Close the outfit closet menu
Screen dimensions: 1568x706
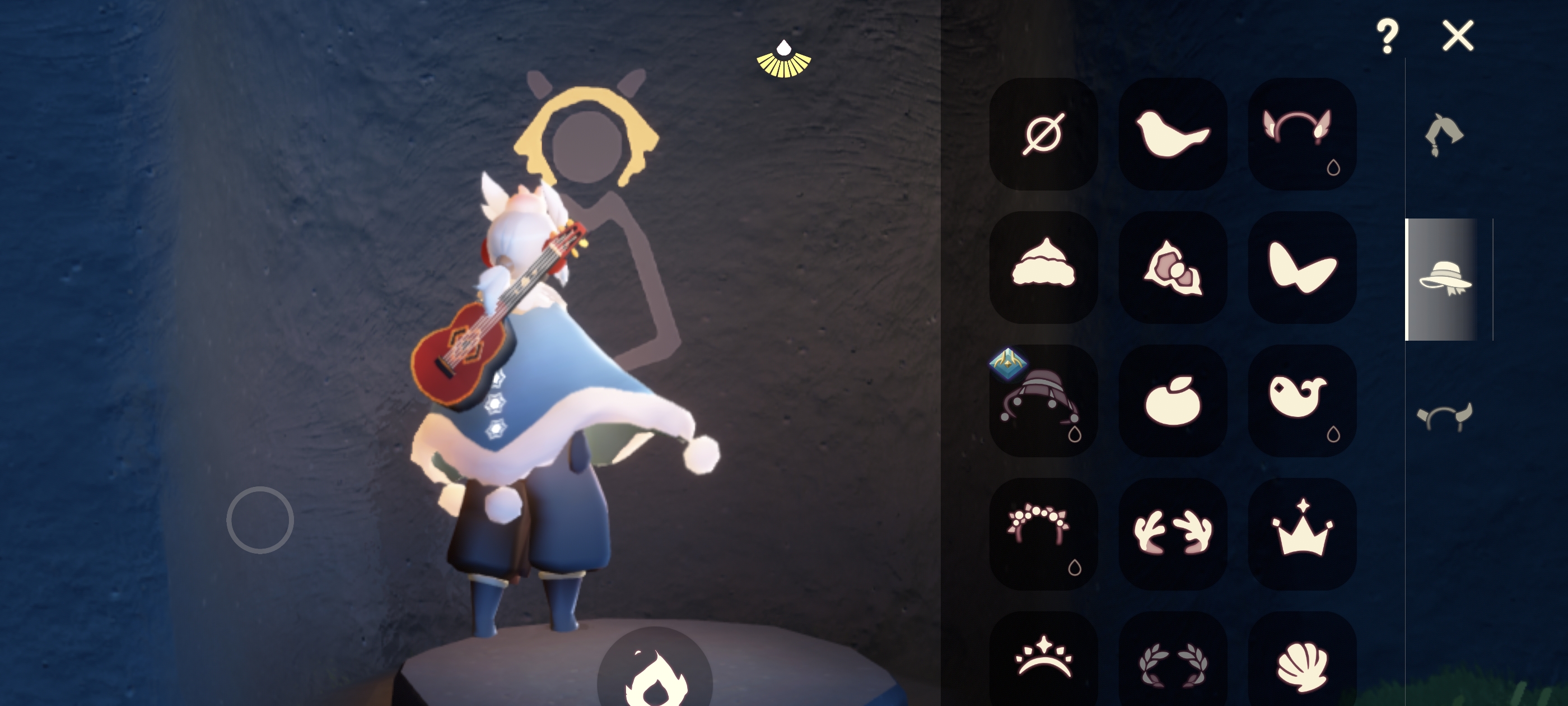1458,36
